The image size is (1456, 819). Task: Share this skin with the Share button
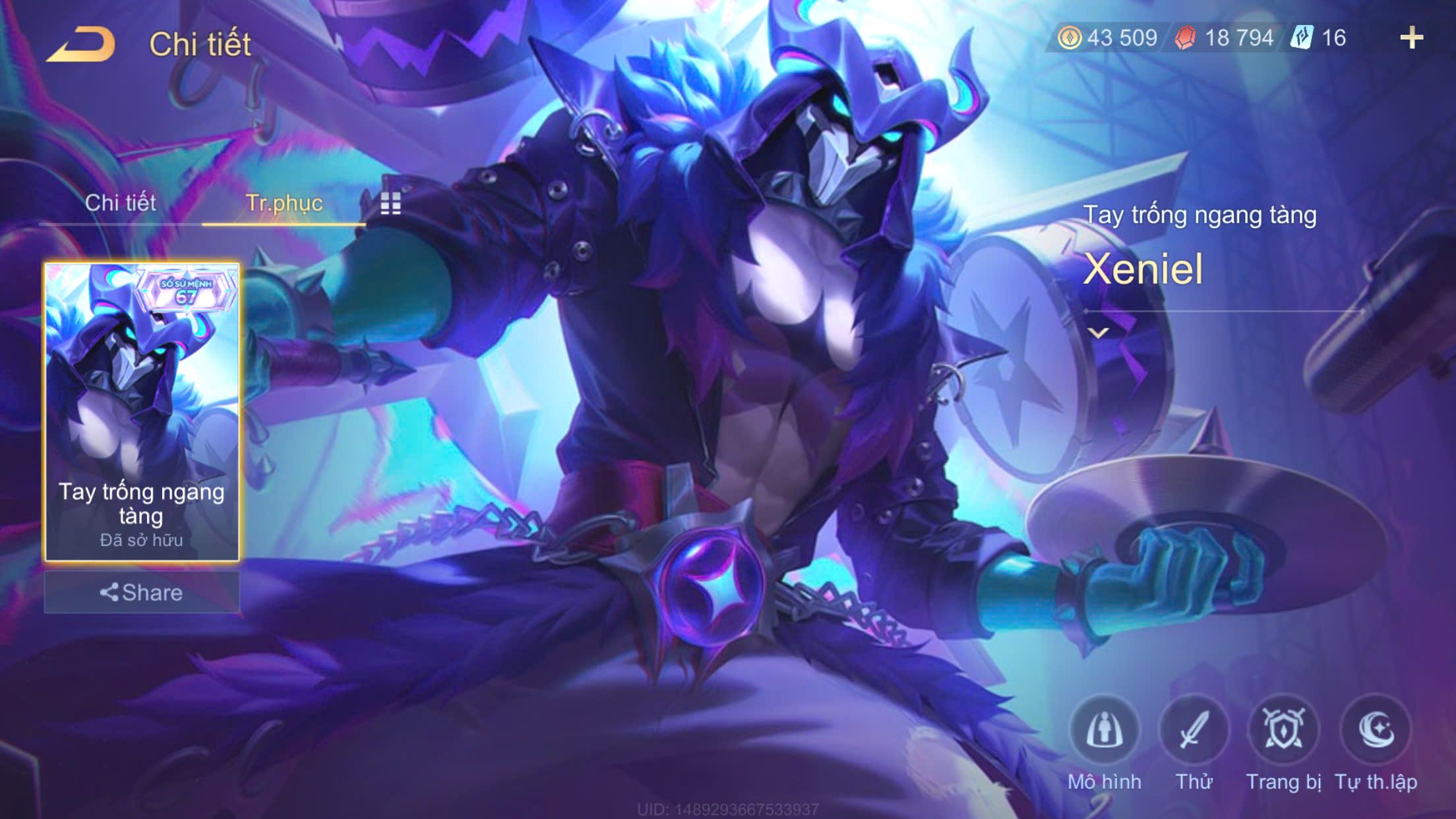click(142, 592)
